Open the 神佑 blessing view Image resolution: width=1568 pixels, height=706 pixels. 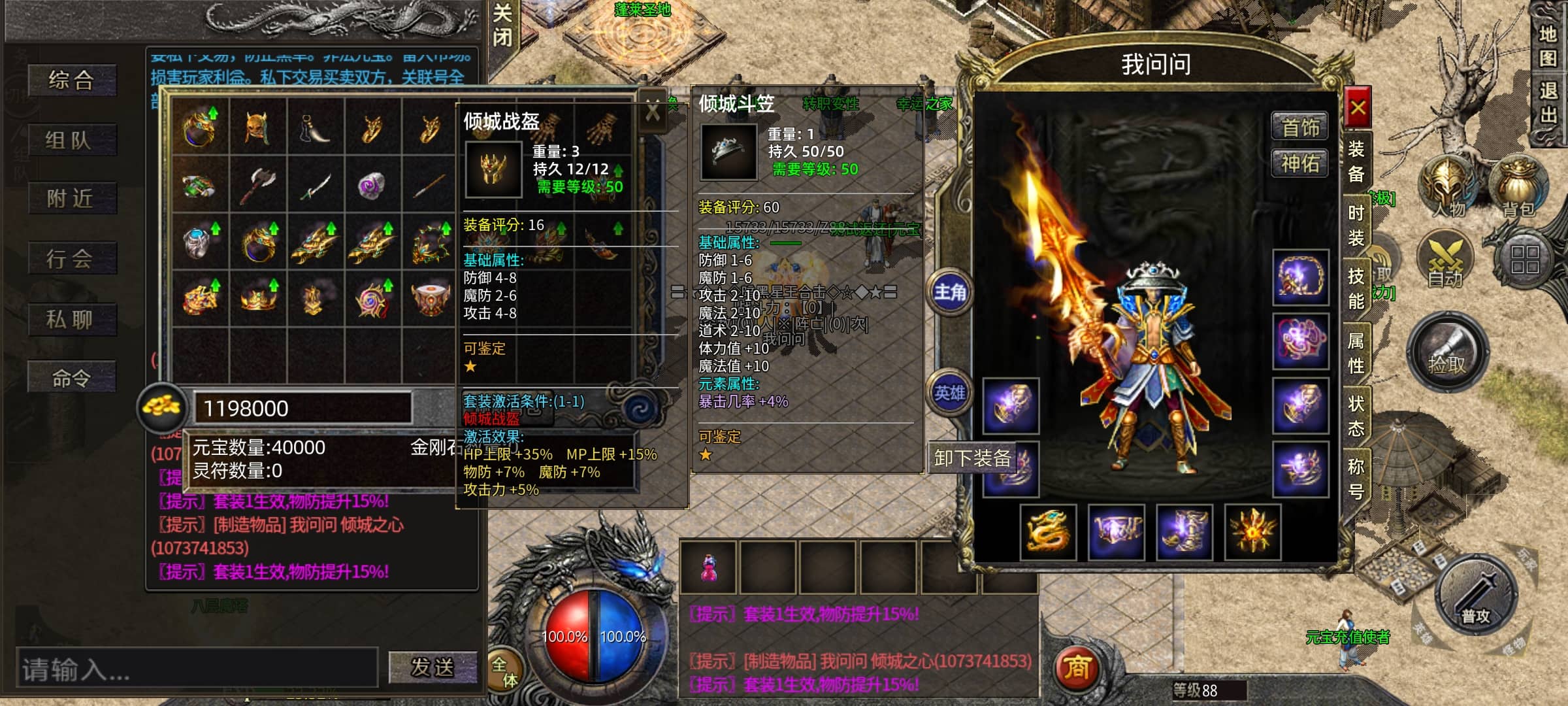coord(1299,163)
